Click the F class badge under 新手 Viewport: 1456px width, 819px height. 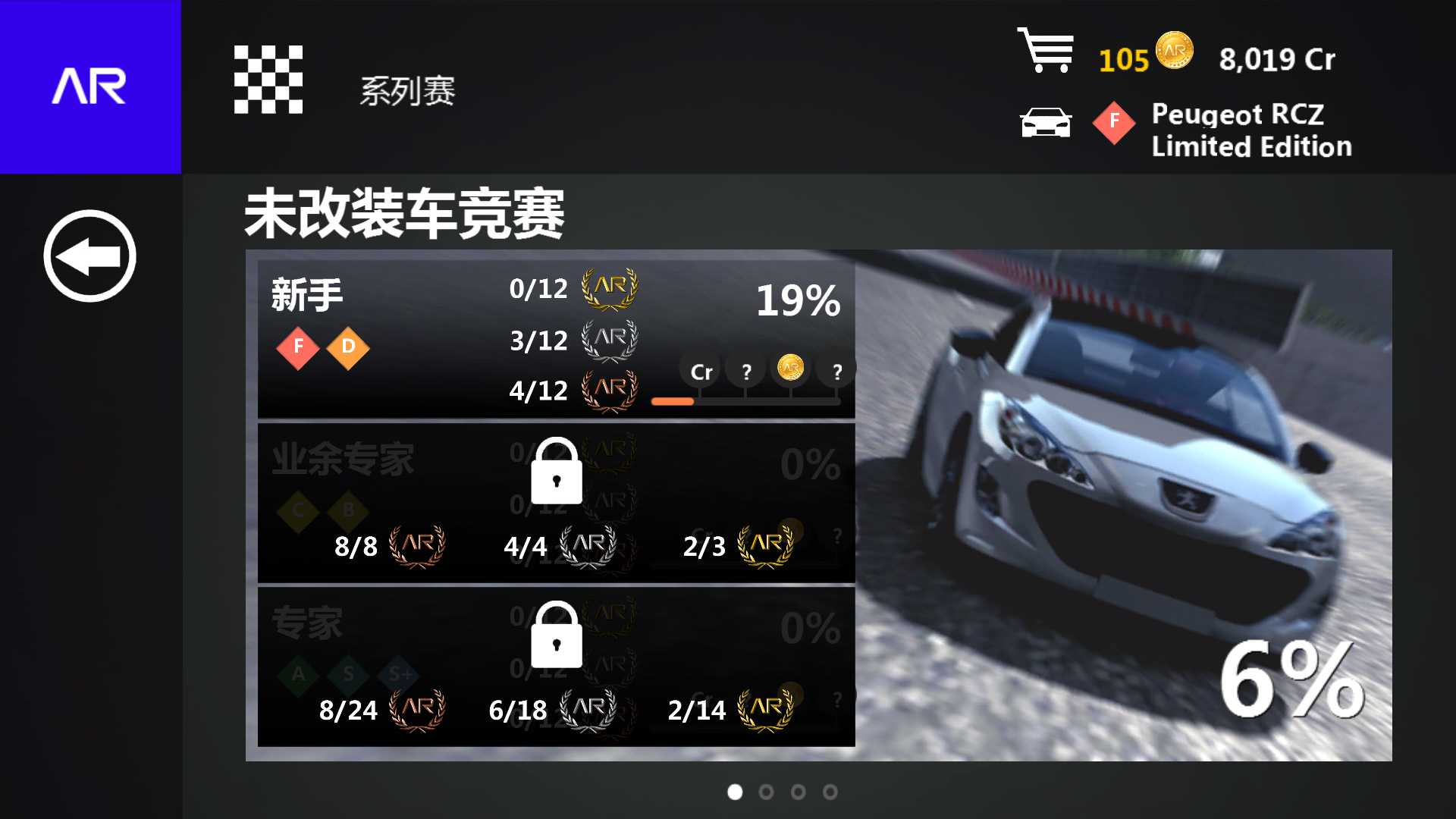[x=298, y=348]
